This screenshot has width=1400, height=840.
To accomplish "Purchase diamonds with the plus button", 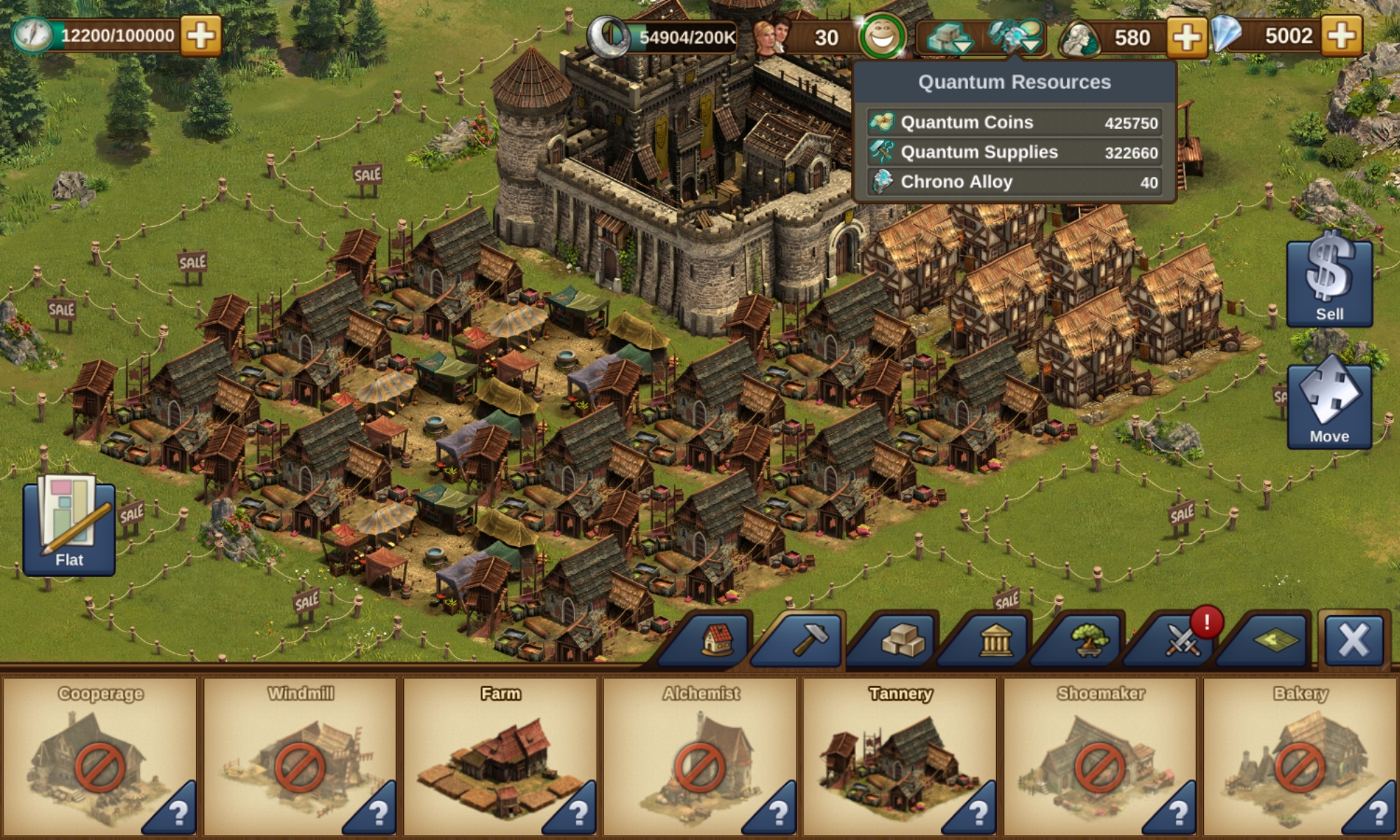I will [x=1341, y=35].
